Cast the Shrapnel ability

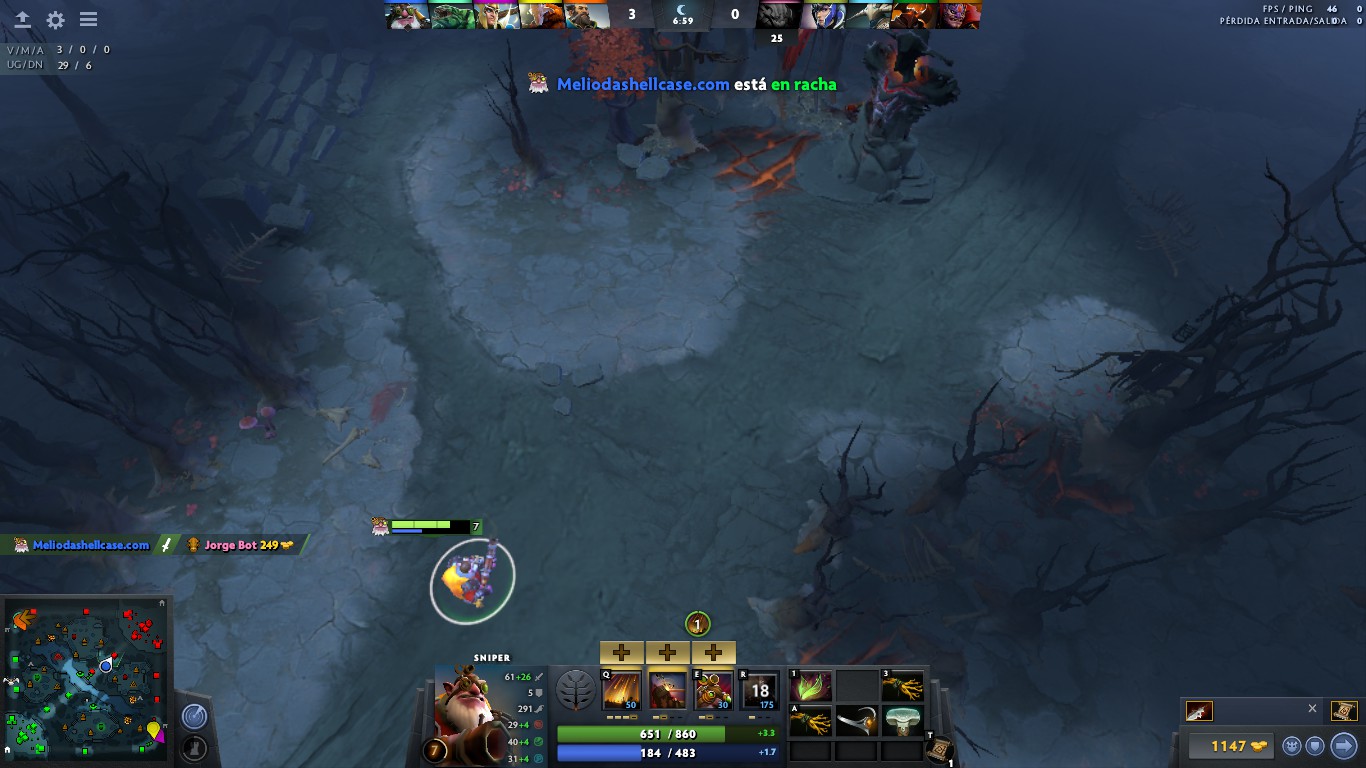621,690
